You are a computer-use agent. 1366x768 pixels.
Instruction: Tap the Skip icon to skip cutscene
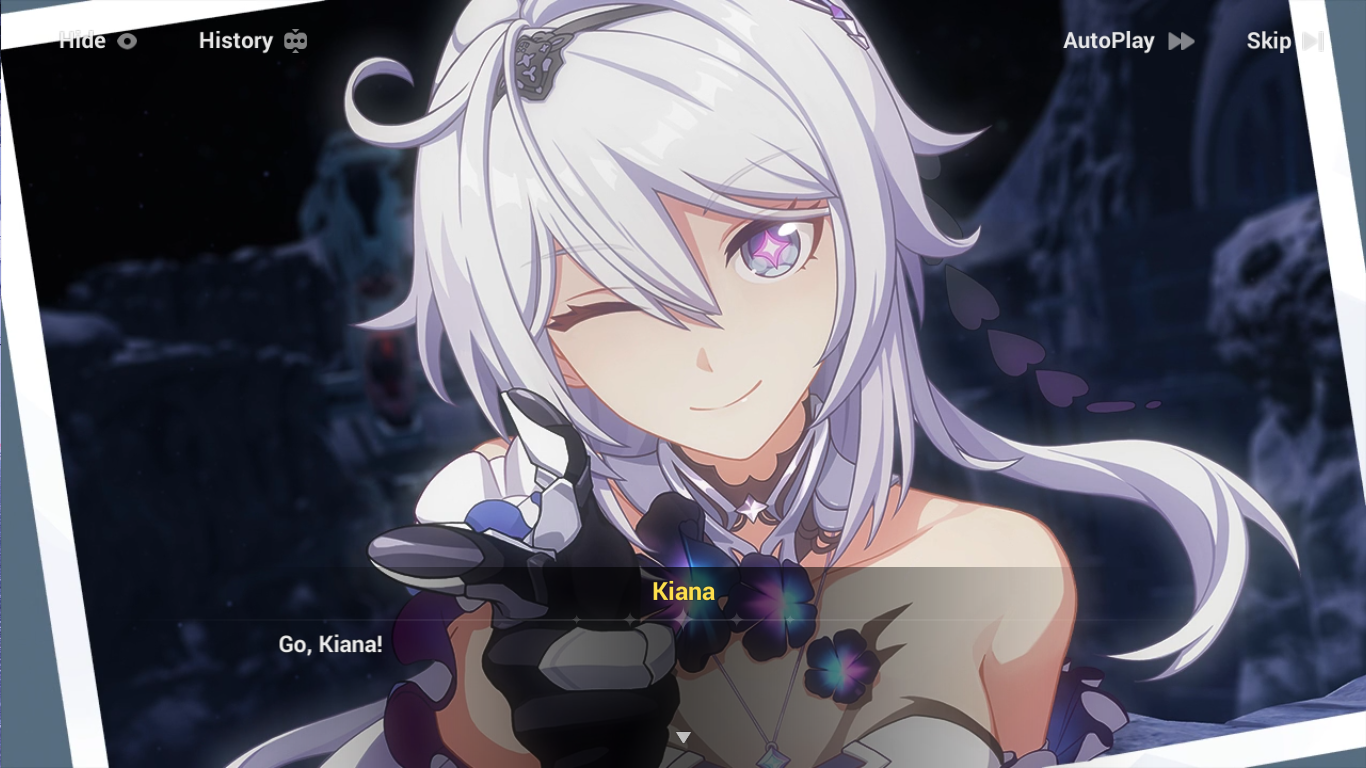(x=1313, y=41)
